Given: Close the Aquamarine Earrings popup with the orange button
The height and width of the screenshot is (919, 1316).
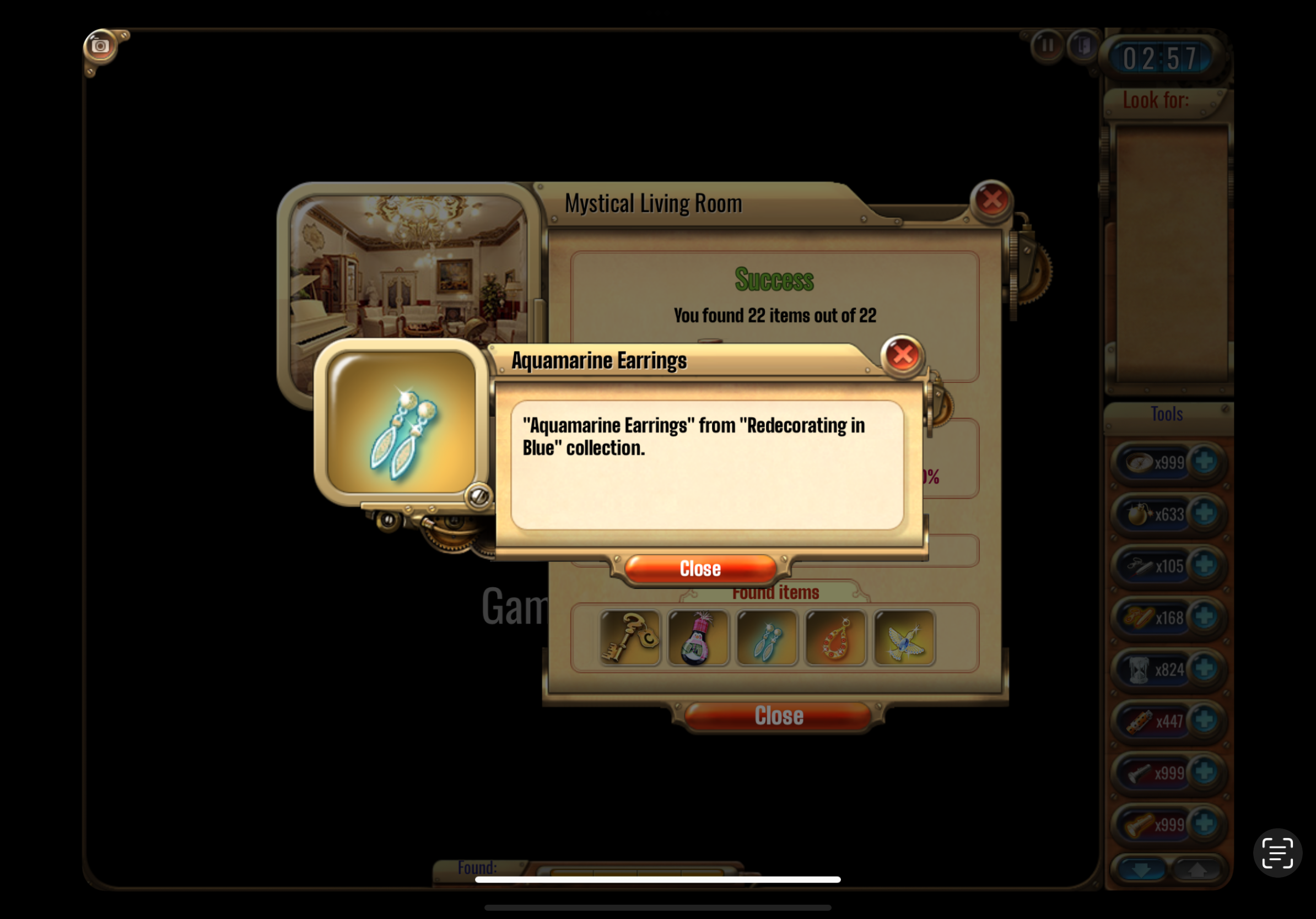Looking at the screenshot, I should point(700,569).
